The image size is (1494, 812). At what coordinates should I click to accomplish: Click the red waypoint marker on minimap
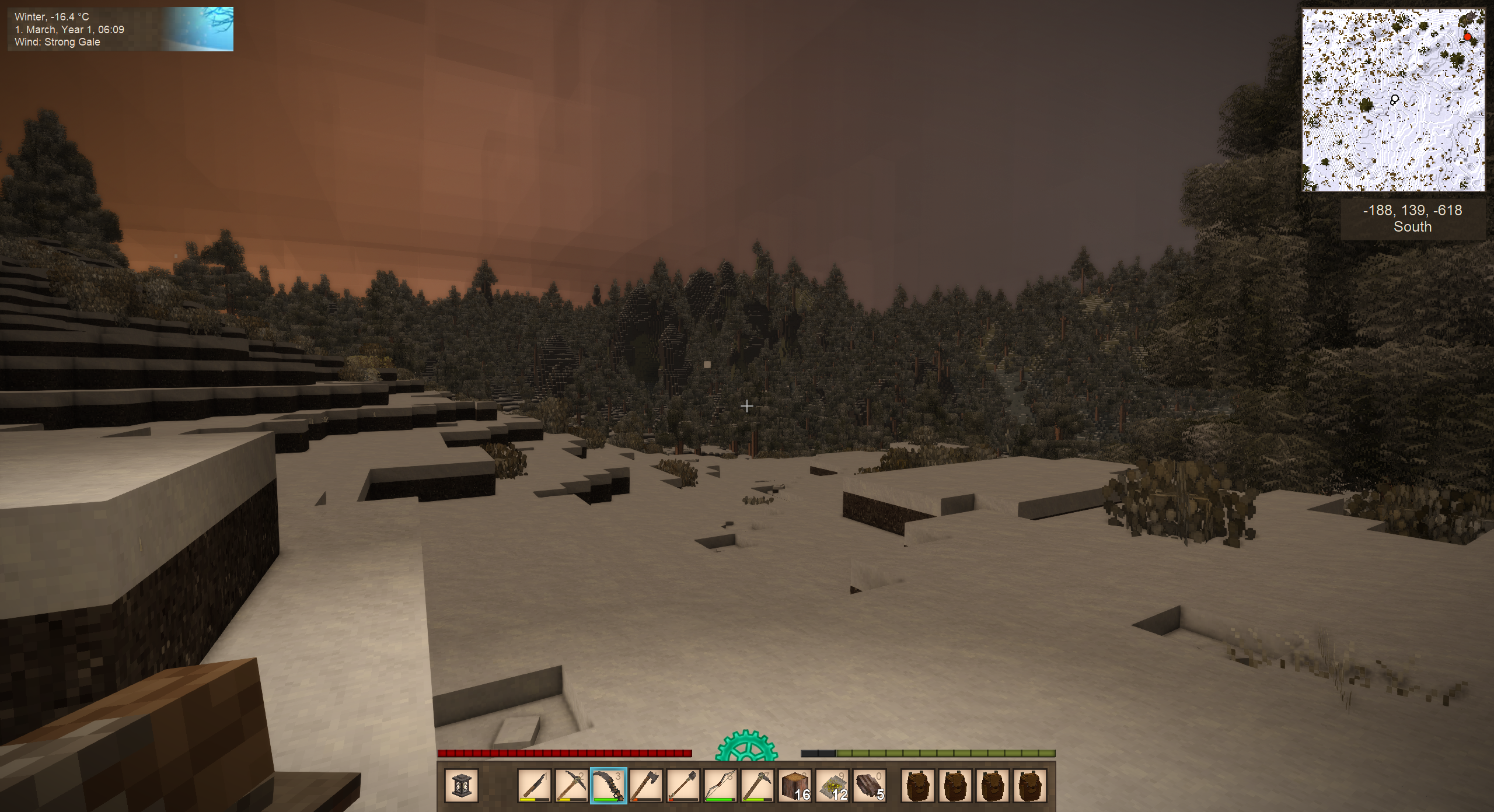pos(1468,37)
